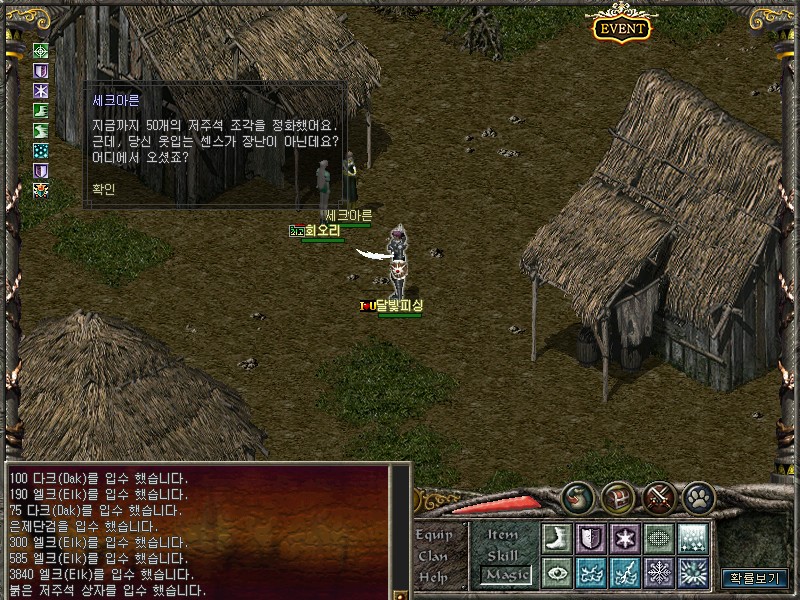The image size is (800, 600).
Task: Select the Magic tab
Action: 505,575
